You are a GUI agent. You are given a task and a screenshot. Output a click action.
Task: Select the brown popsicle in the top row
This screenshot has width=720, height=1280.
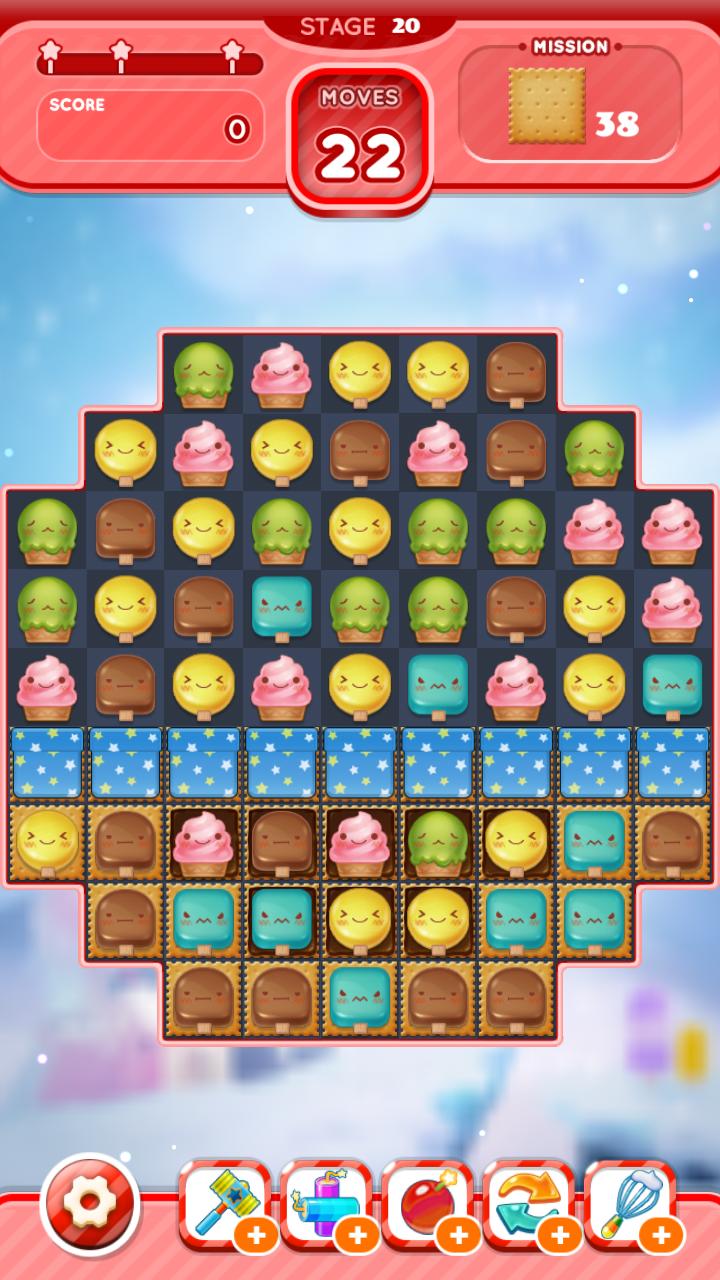pyautogui.click(x=516, y=374)
